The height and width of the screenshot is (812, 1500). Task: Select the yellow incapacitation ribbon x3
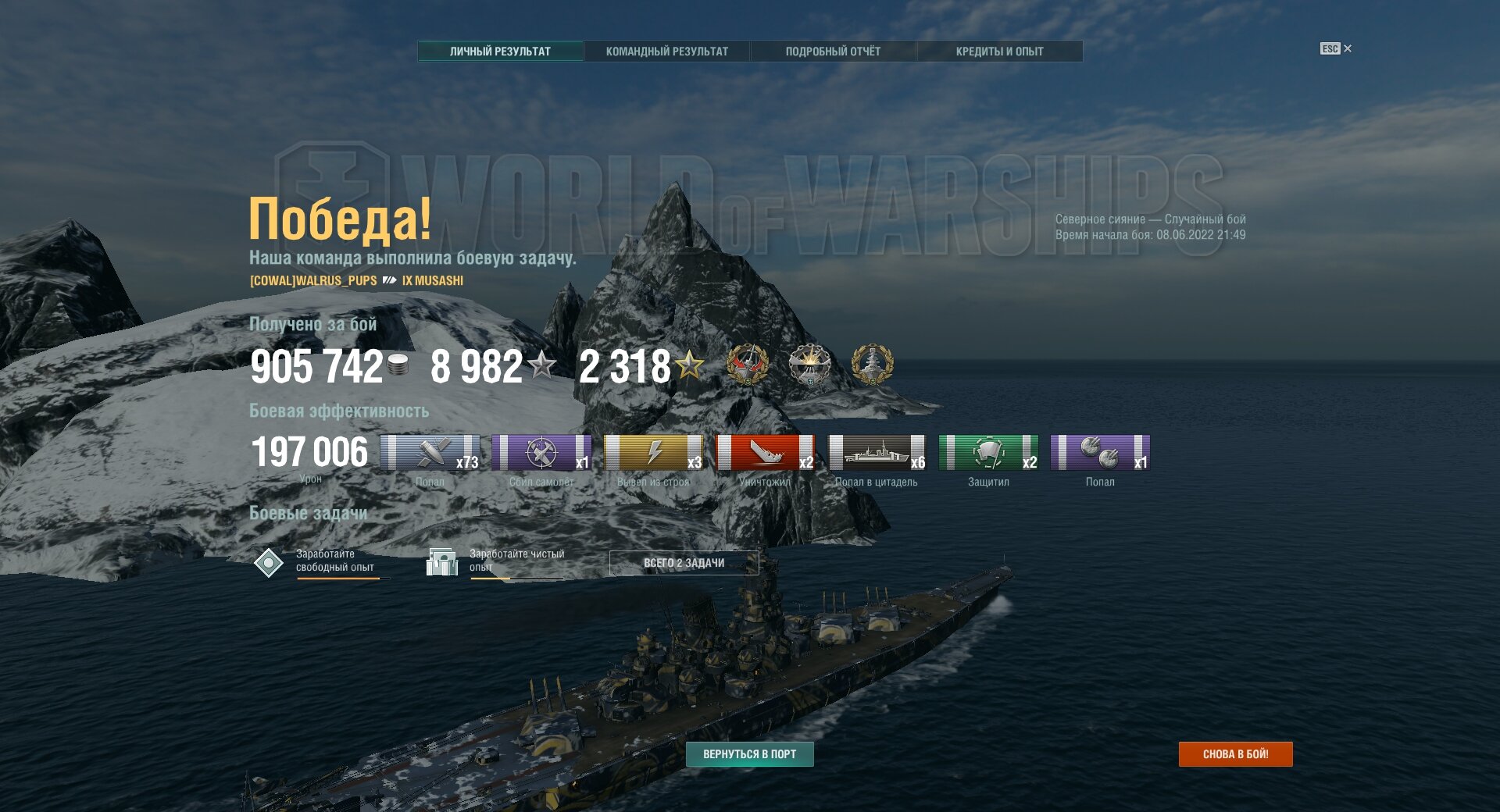[653, 453]
